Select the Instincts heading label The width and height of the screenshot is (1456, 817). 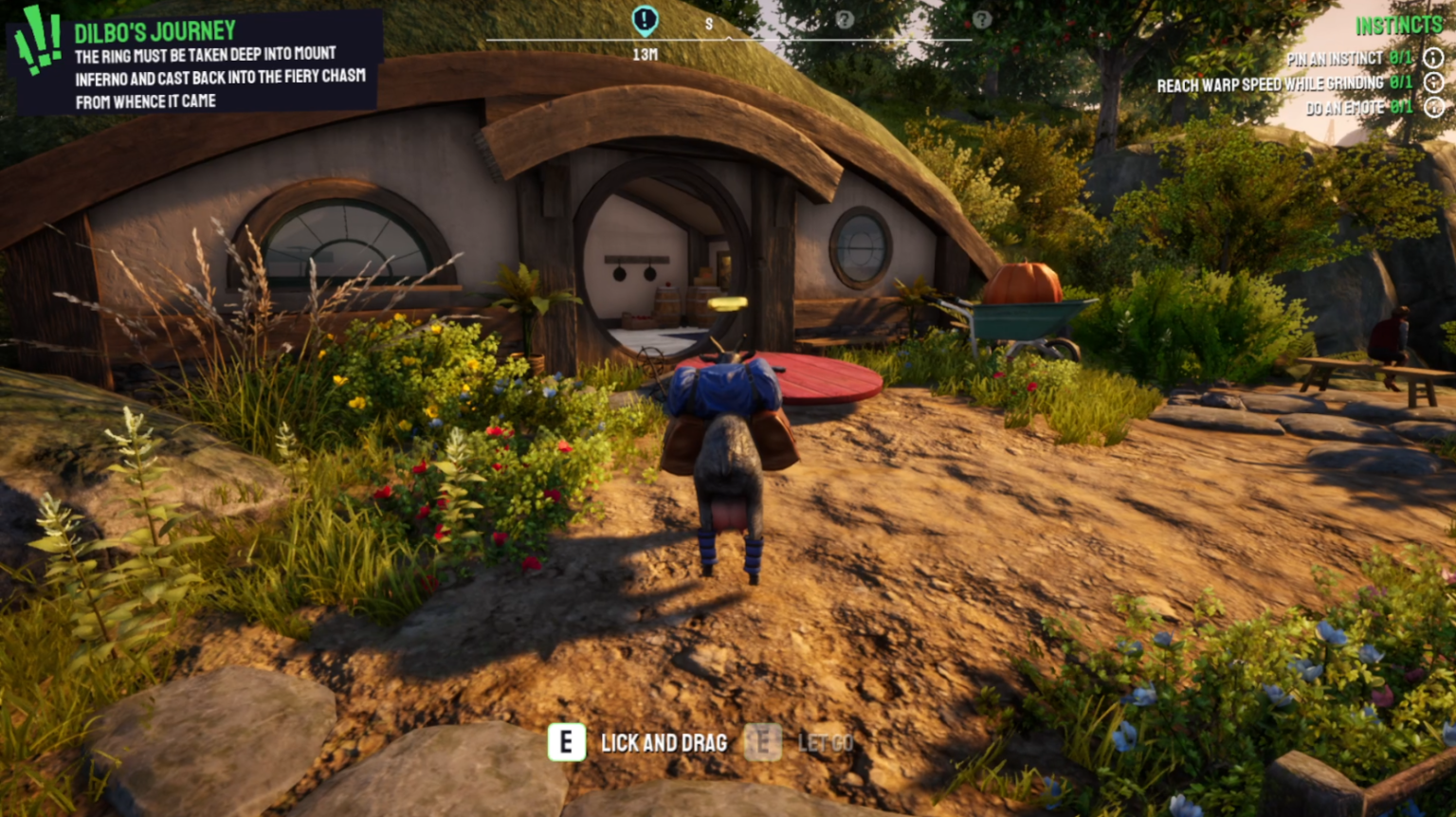pos(1400,24)
